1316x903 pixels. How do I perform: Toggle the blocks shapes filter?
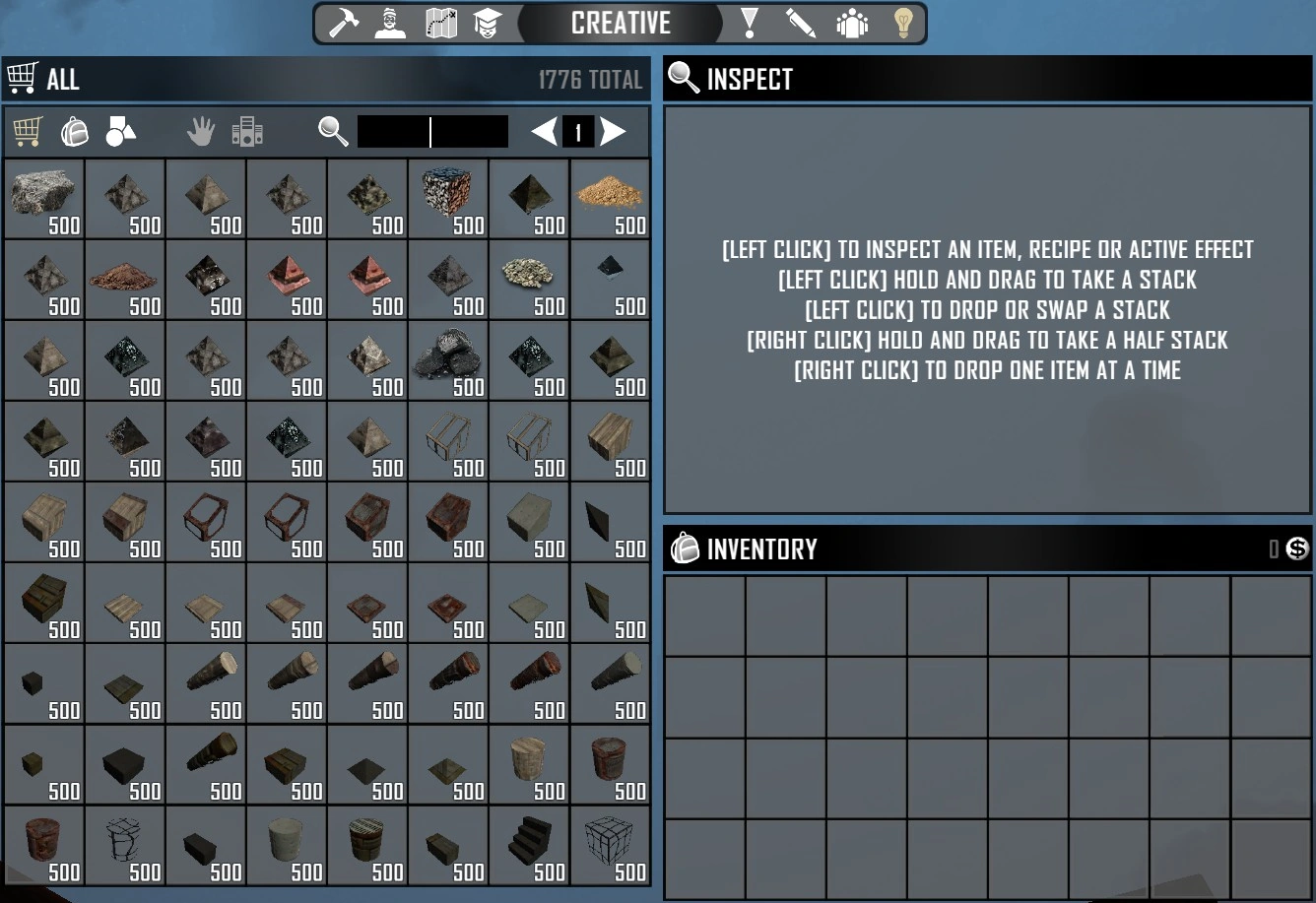120,130
